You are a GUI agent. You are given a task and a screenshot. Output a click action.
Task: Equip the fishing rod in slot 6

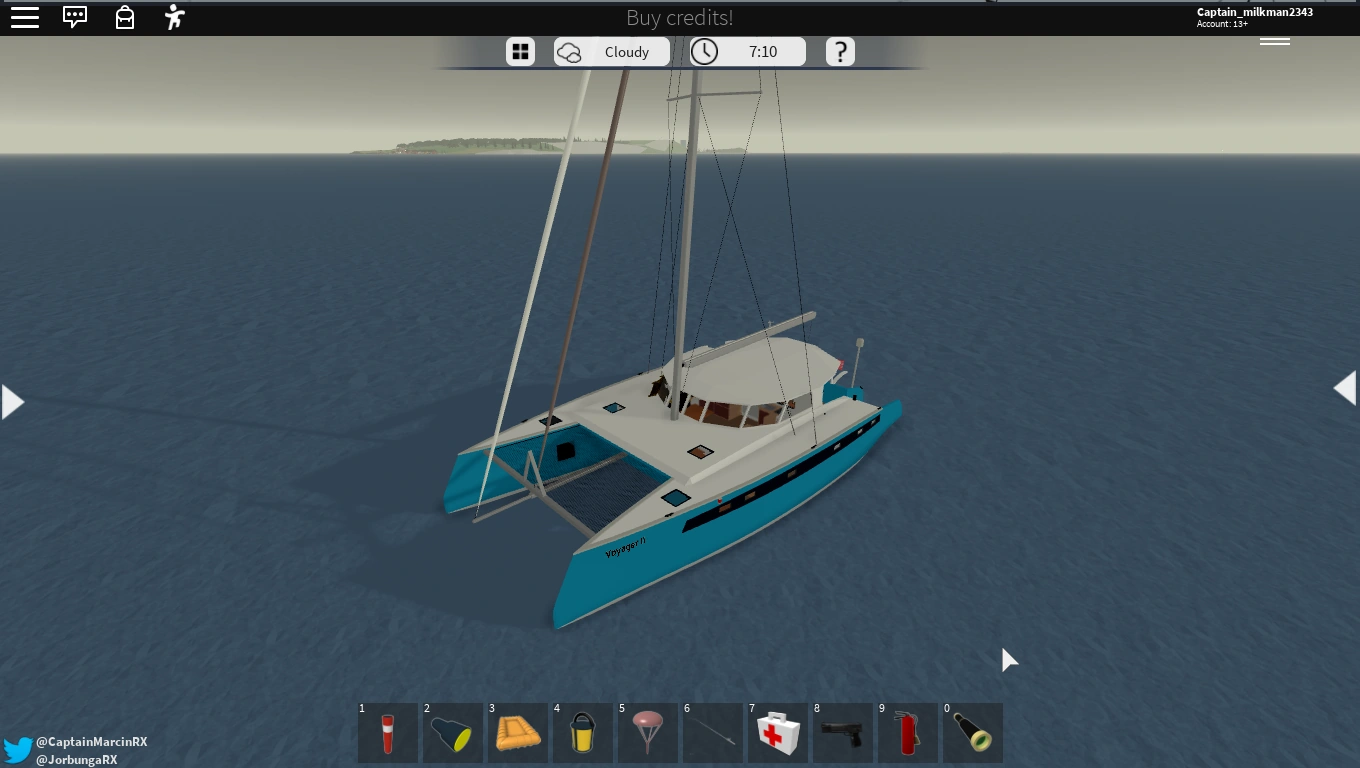(x=712, y=732)
